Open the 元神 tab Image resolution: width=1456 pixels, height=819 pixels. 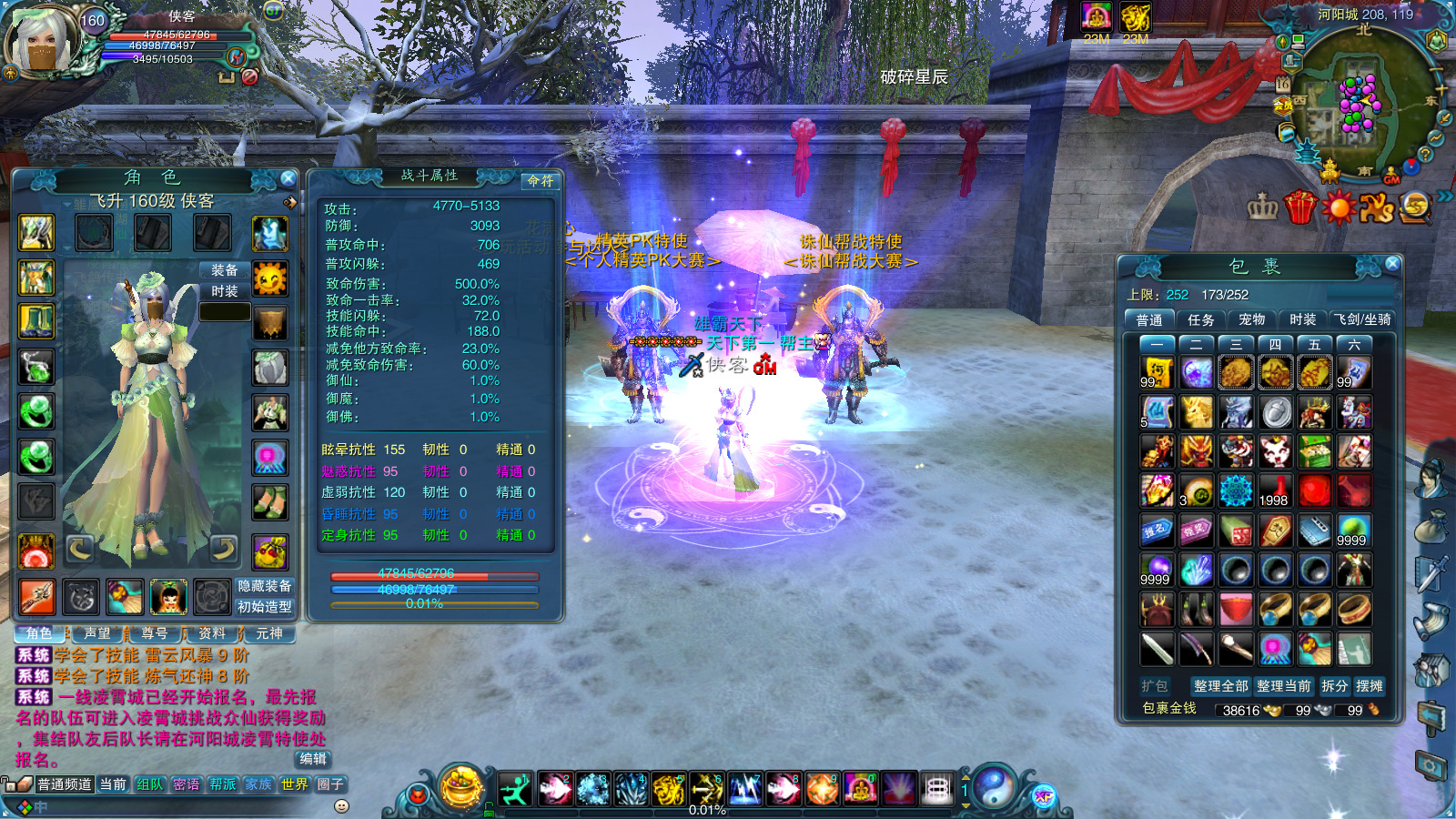[269, 633]
